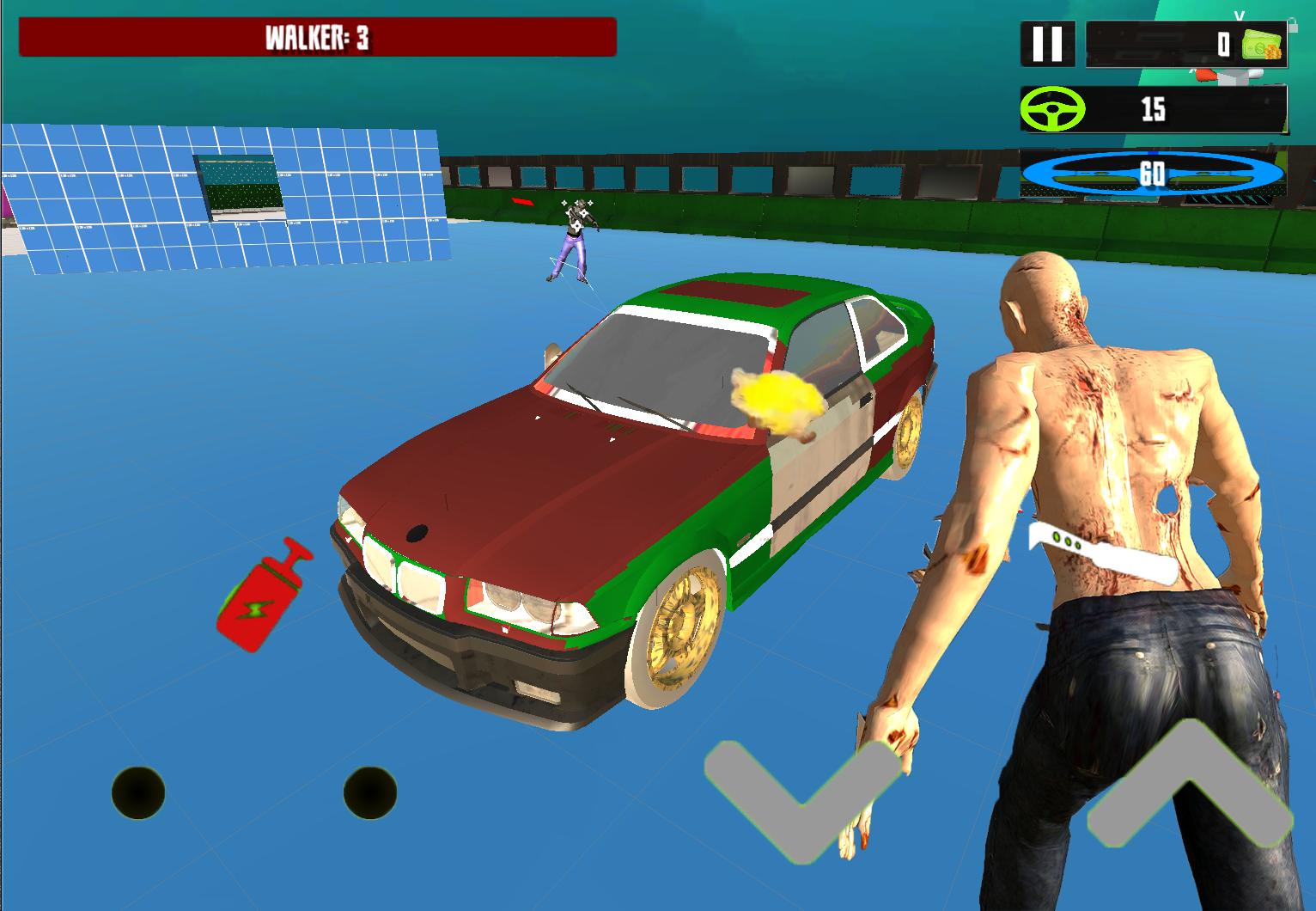Tap the gray down arrow to brake
The width and height of the screenshot is (1316, 911).
(x=801, y=796)
